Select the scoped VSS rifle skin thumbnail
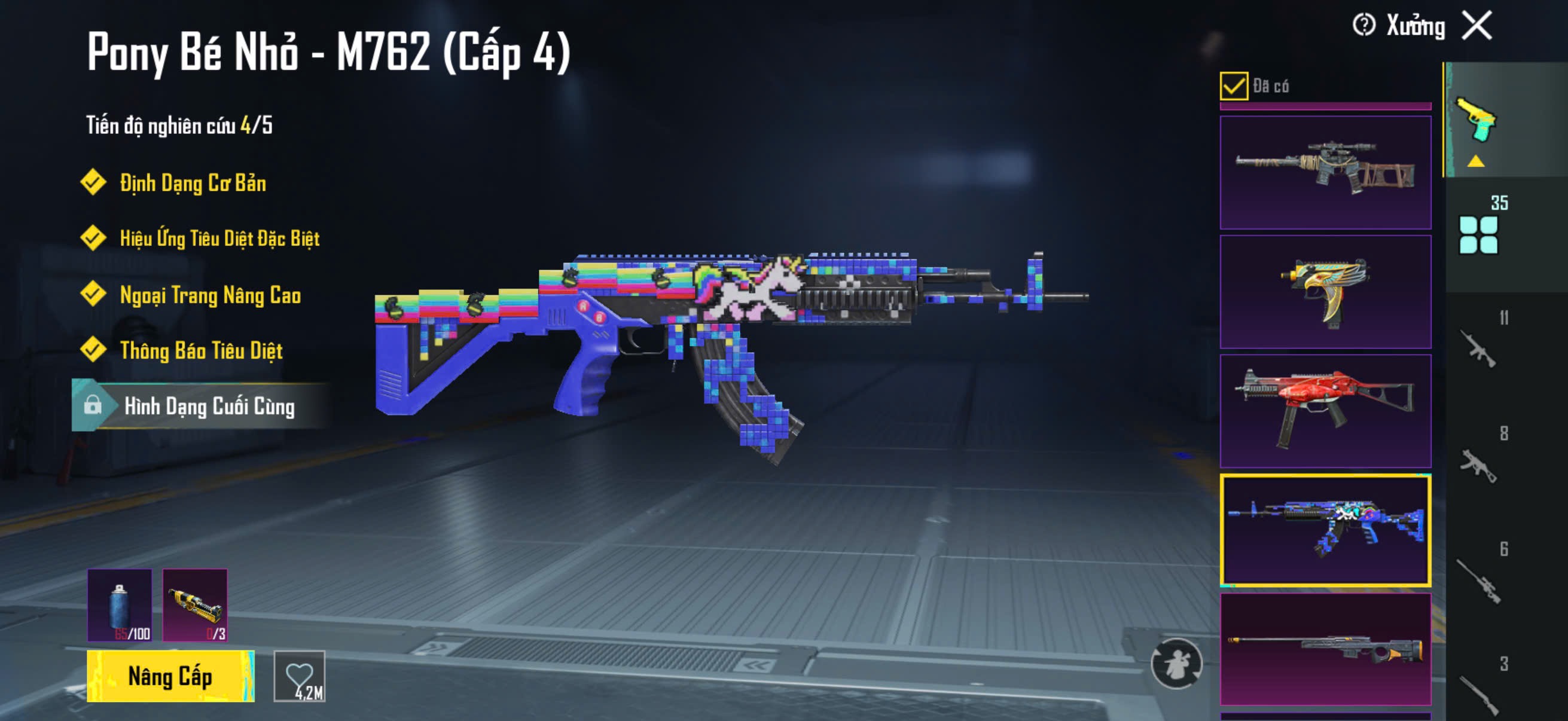Viewport: 1568px width, 721px height. pyautogui.click(x=1325, y=173)
